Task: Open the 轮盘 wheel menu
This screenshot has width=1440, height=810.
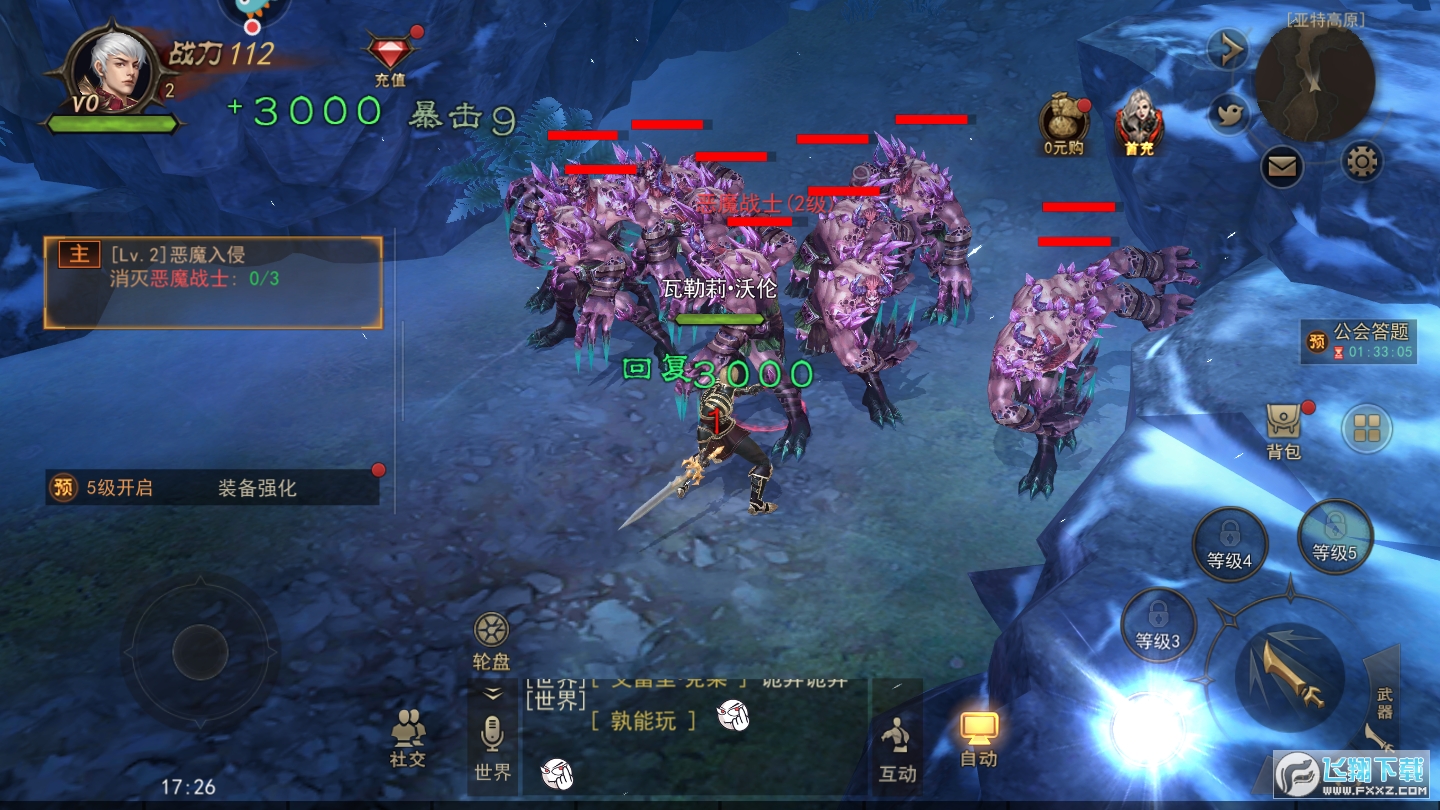Action: (x=491, y=641)
